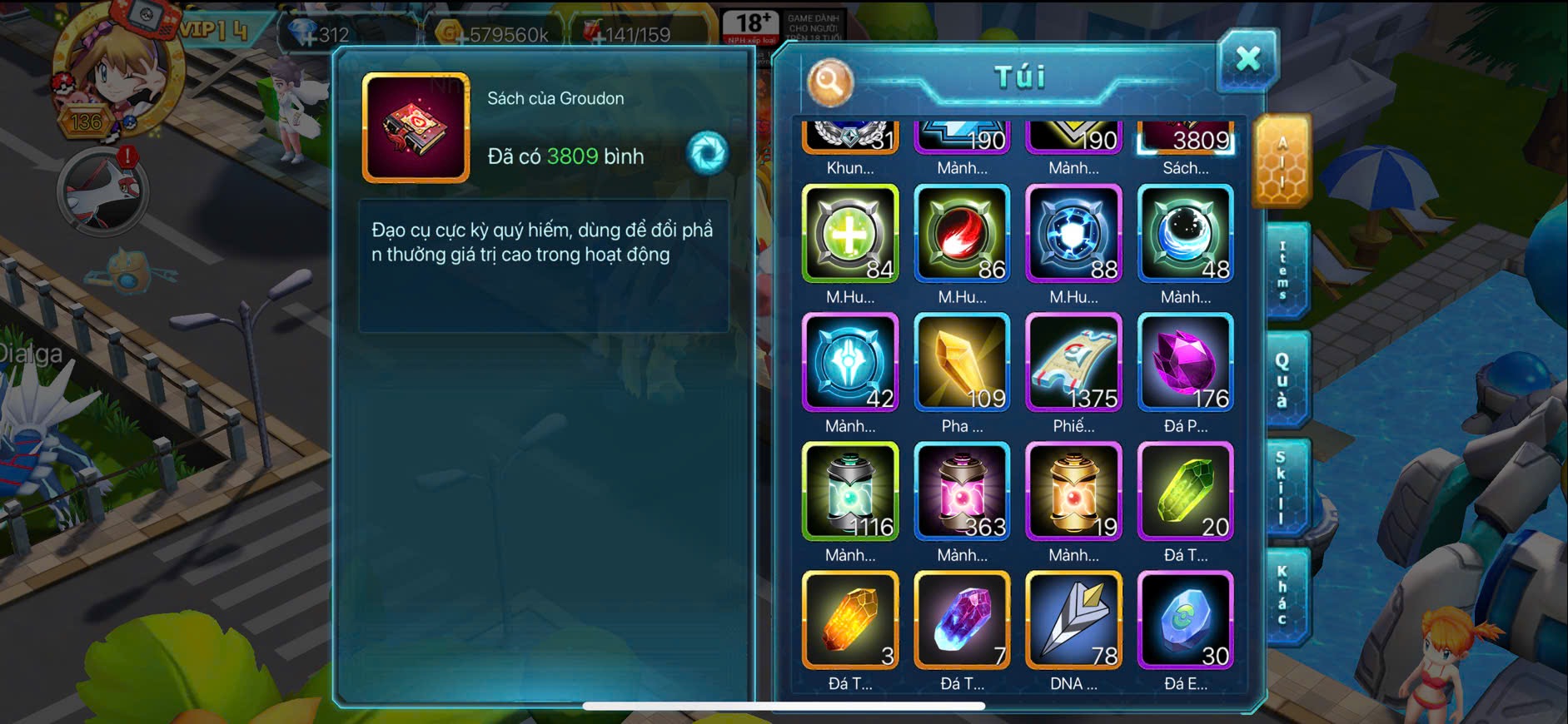The width and height of the screenshot is (1568, 724).
Task: Choose the ticket item with 1375
Action: tap(1073, 363)
